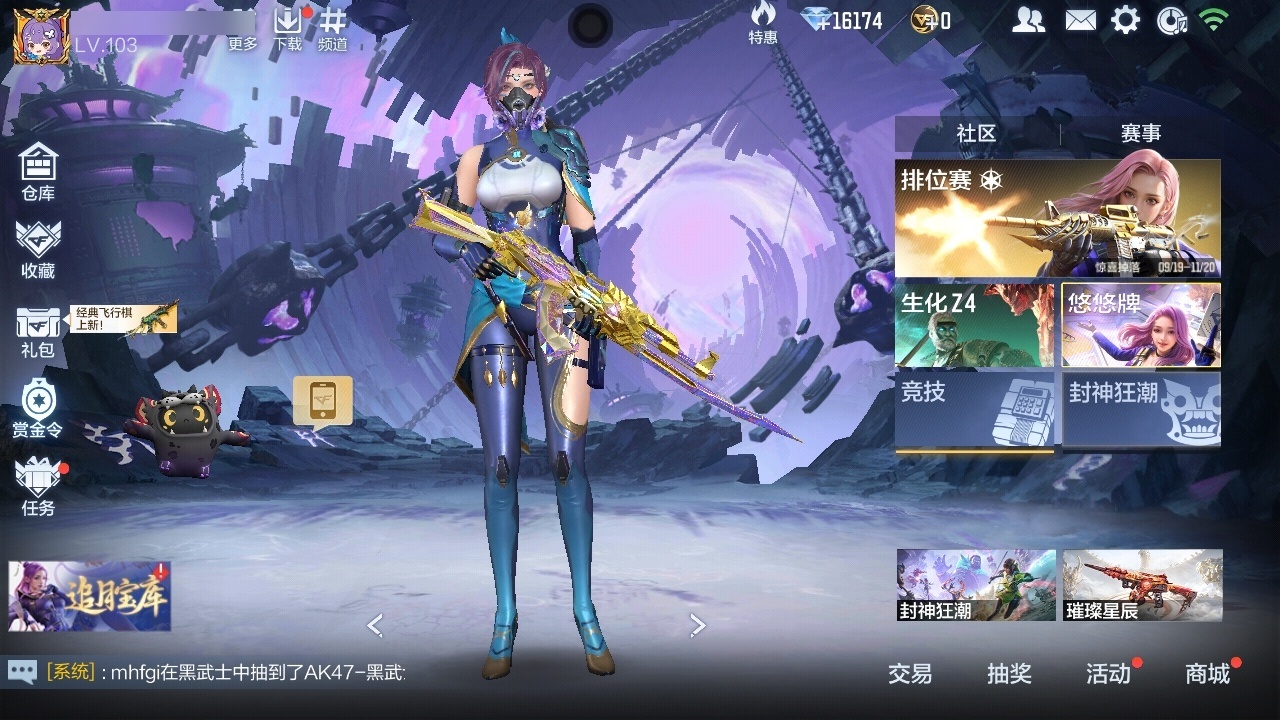The image size is (1280, 720).
Task: Open the 仓库 warehouse menu
Action: [x=38, y=171]
